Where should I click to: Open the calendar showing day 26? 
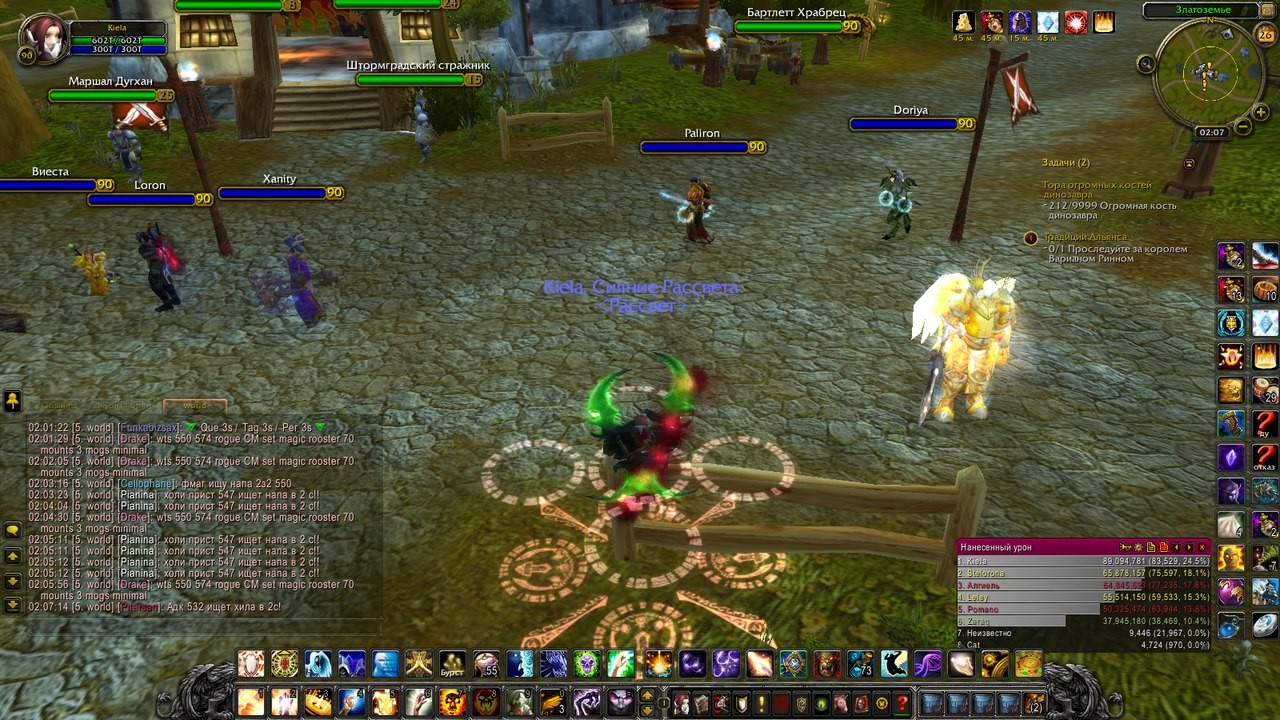click(1265, 35)
